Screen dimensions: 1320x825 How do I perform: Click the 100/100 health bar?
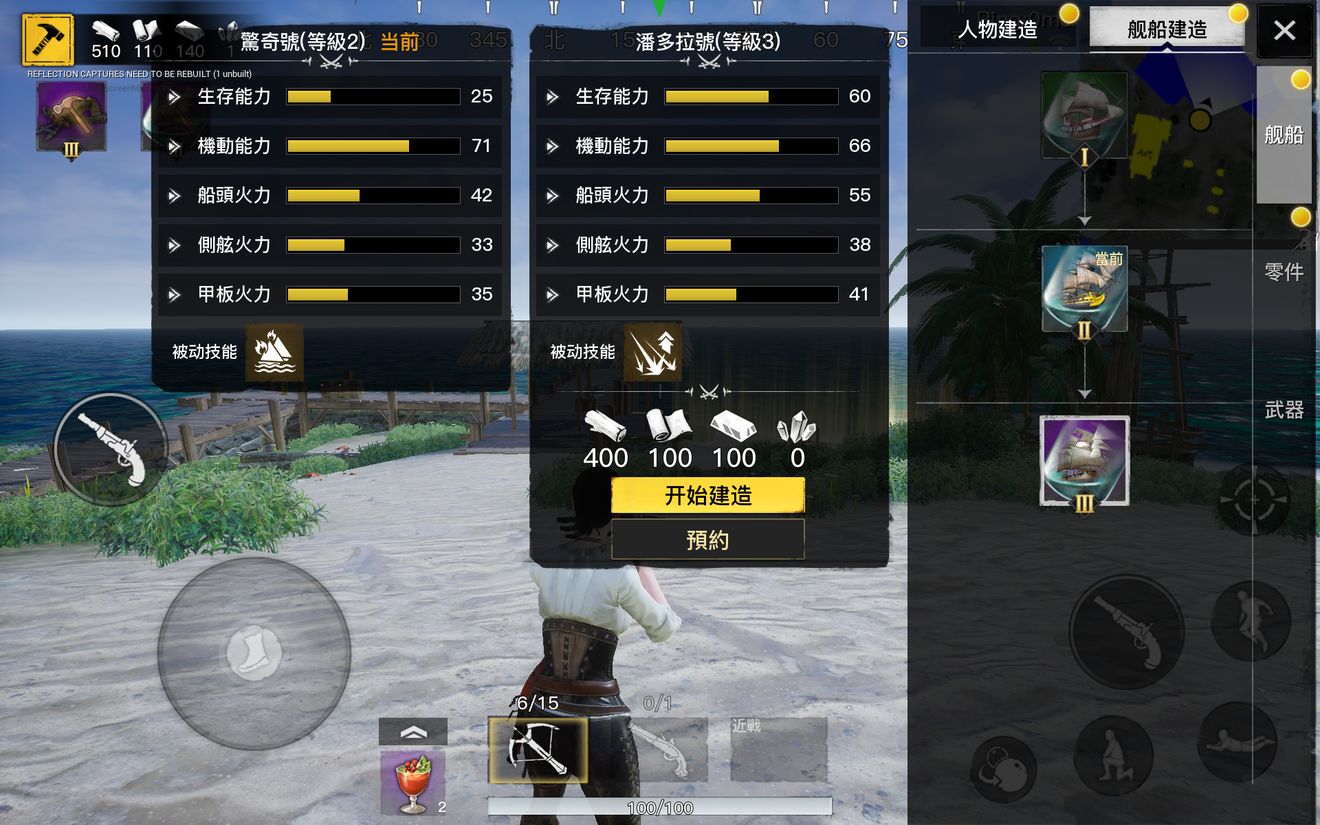tap(658, 806)
